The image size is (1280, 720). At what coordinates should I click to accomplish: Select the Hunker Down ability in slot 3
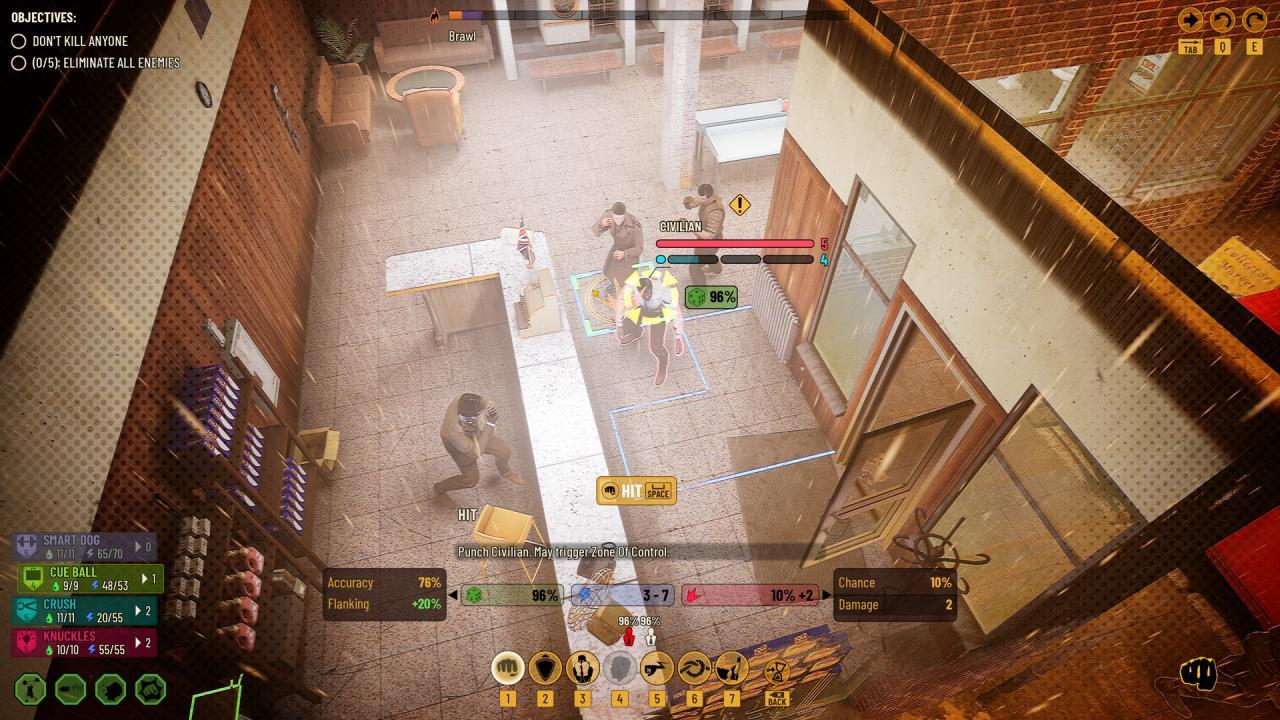pos(582,666)
